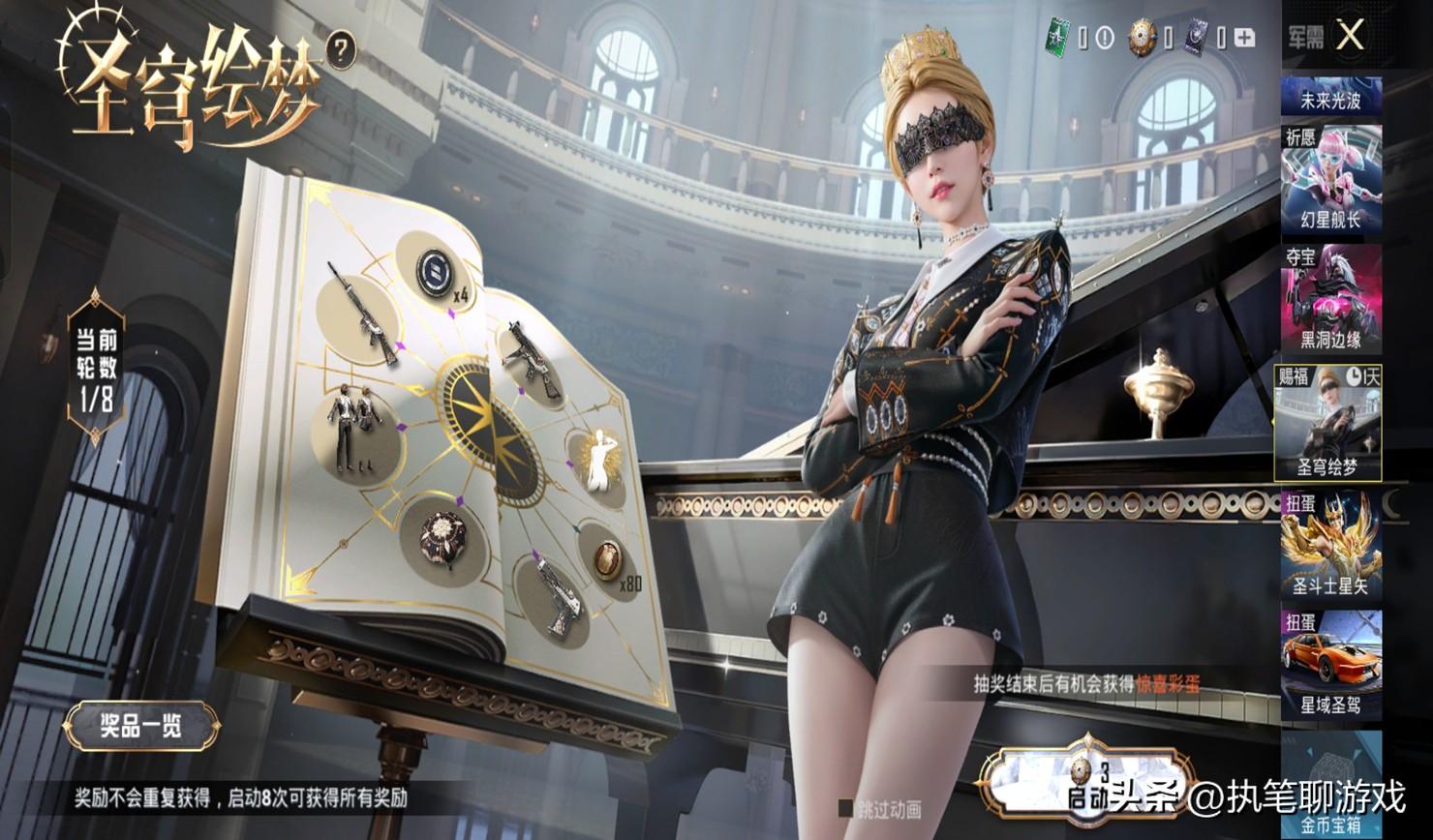Open the 金币宝箱 coin chest tab

[1331, 784]
